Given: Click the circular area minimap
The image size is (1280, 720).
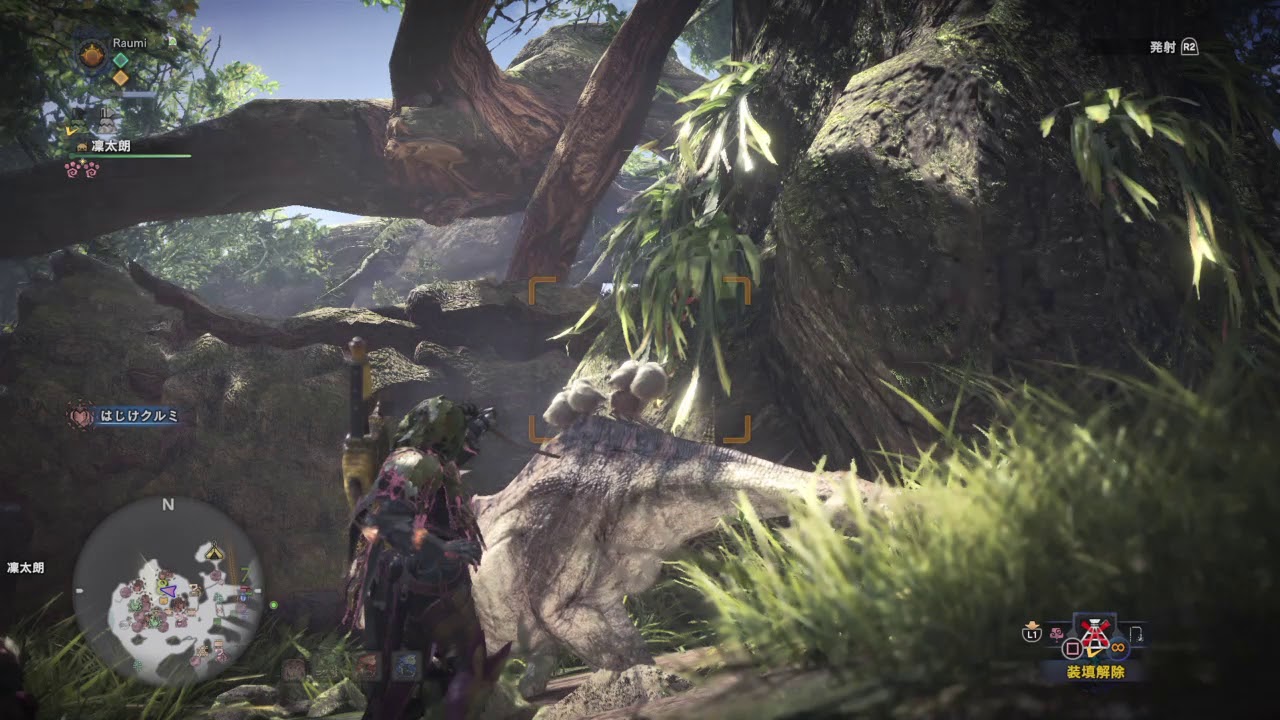Looking at the screenshot, I should (168, 592).
